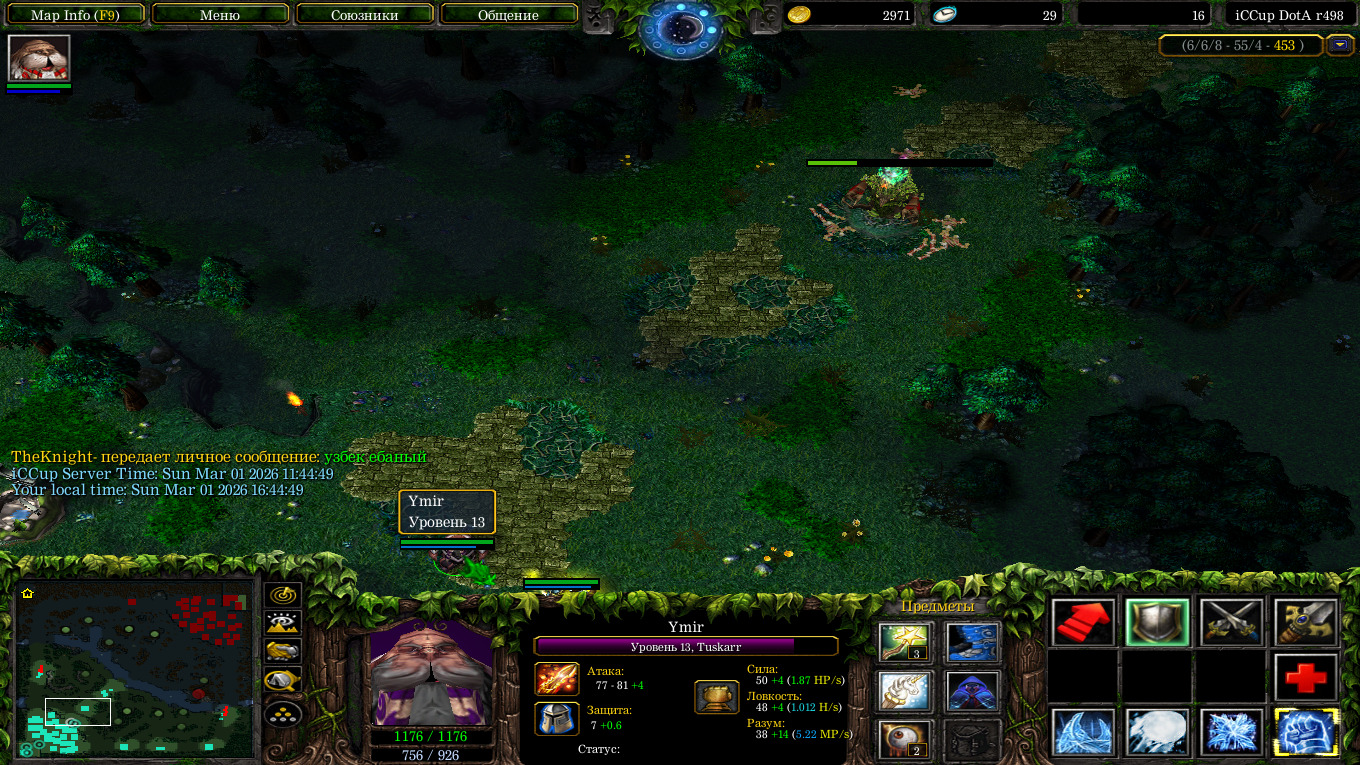This screenshot has width=1360, height=765.
Task: Place the Observer Ward eye item
Action: coord(905,739)
